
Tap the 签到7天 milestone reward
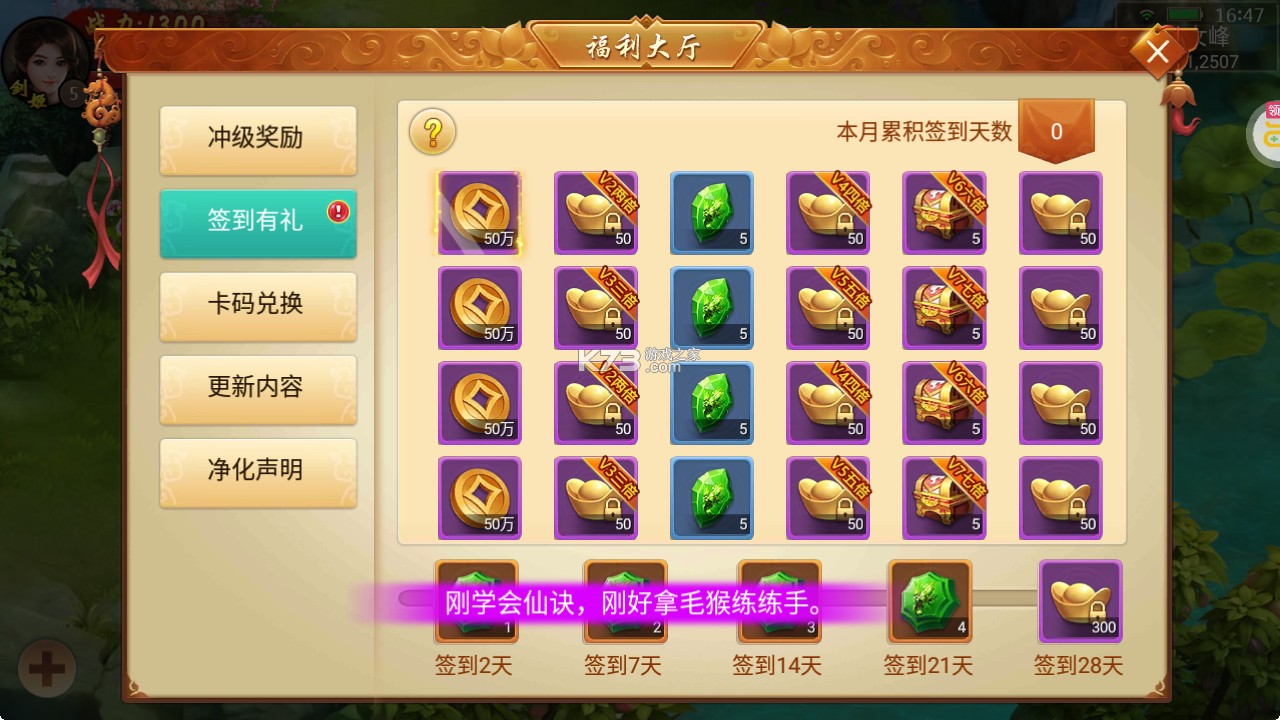[x=625, y=601]
